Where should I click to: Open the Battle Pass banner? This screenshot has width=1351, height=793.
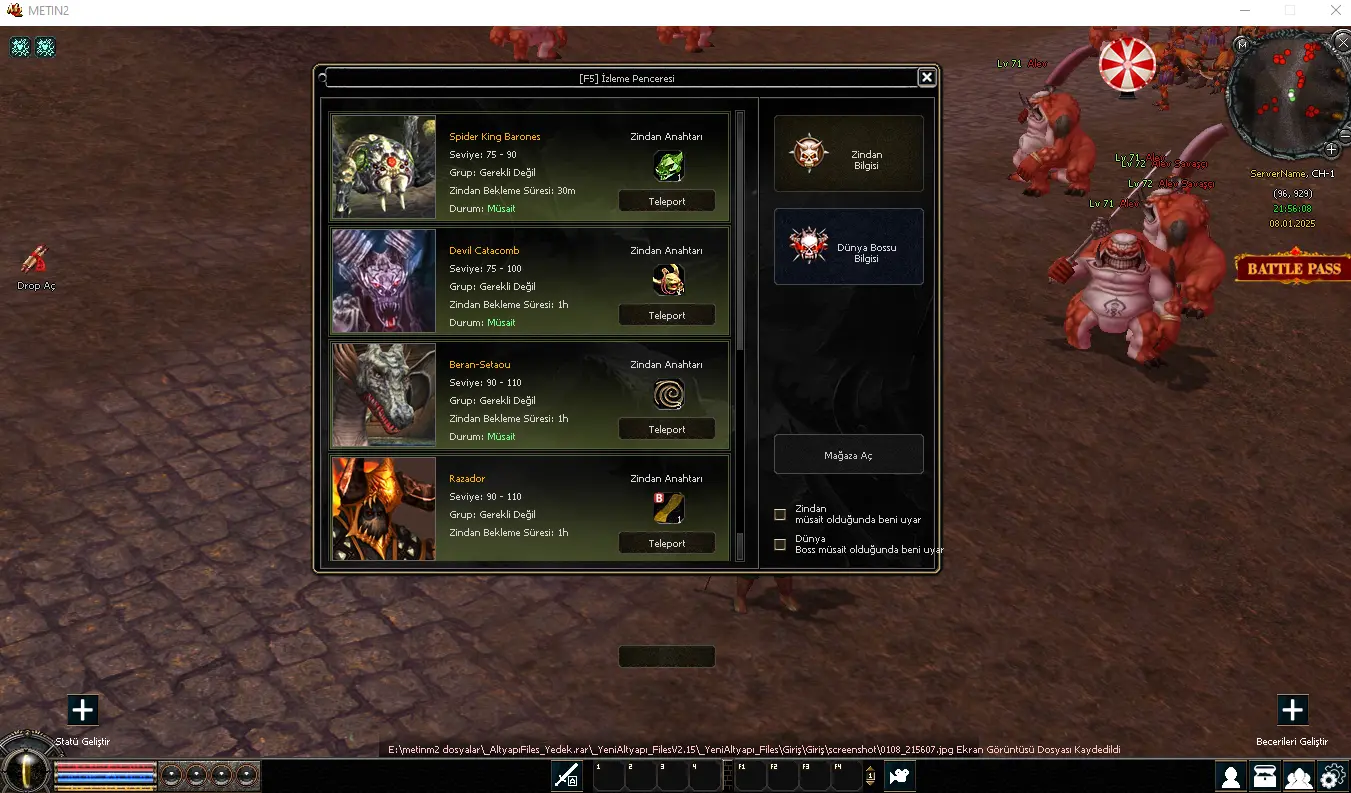pos(1293,268)
